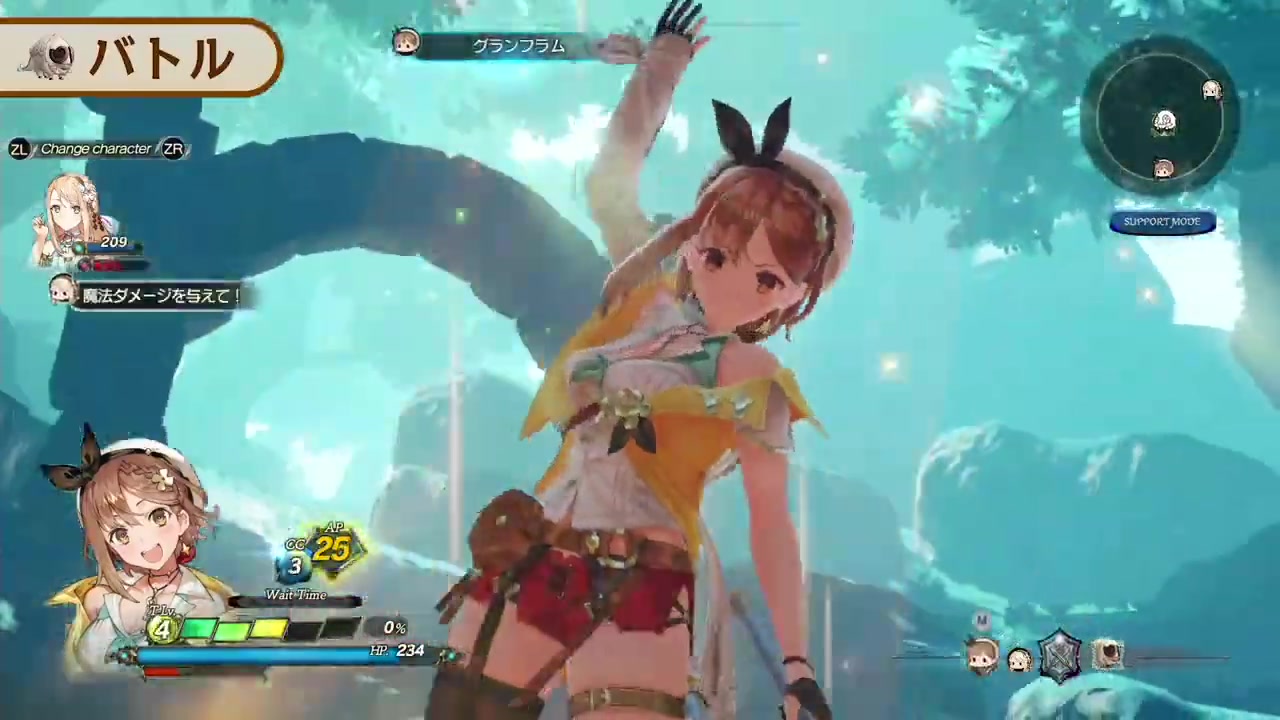Click the AP 25 gold badge
This screenshot has width=1280, height=720.
(332, 547)
